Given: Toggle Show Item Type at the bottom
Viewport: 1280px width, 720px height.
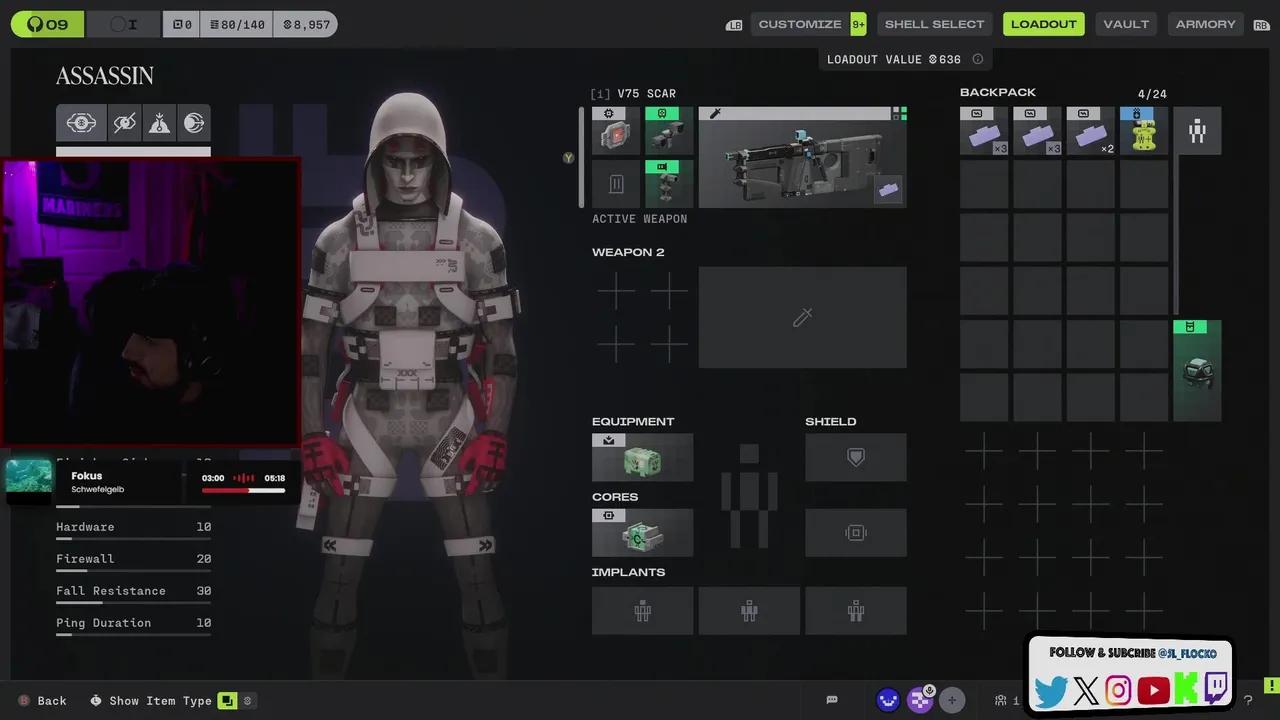Looking at the screenshot, I should 160,700.
